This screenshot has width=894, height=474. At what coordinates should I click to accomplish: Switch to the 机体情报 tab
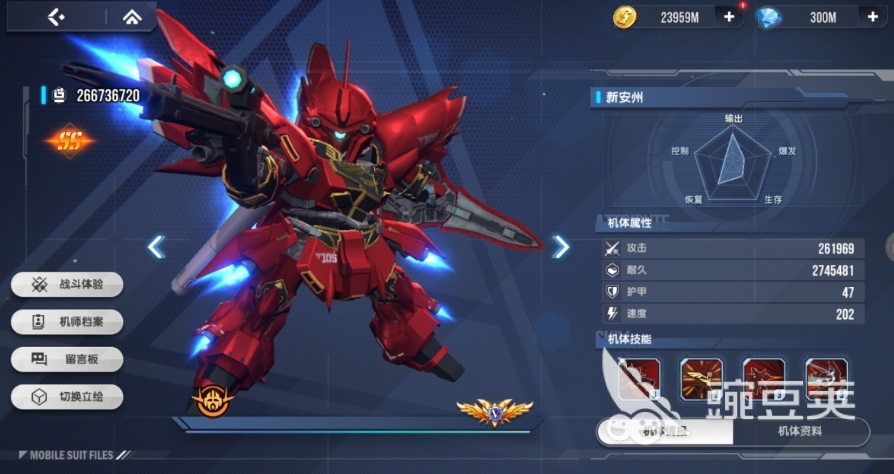pyautogui.click(x=665, y=432)
